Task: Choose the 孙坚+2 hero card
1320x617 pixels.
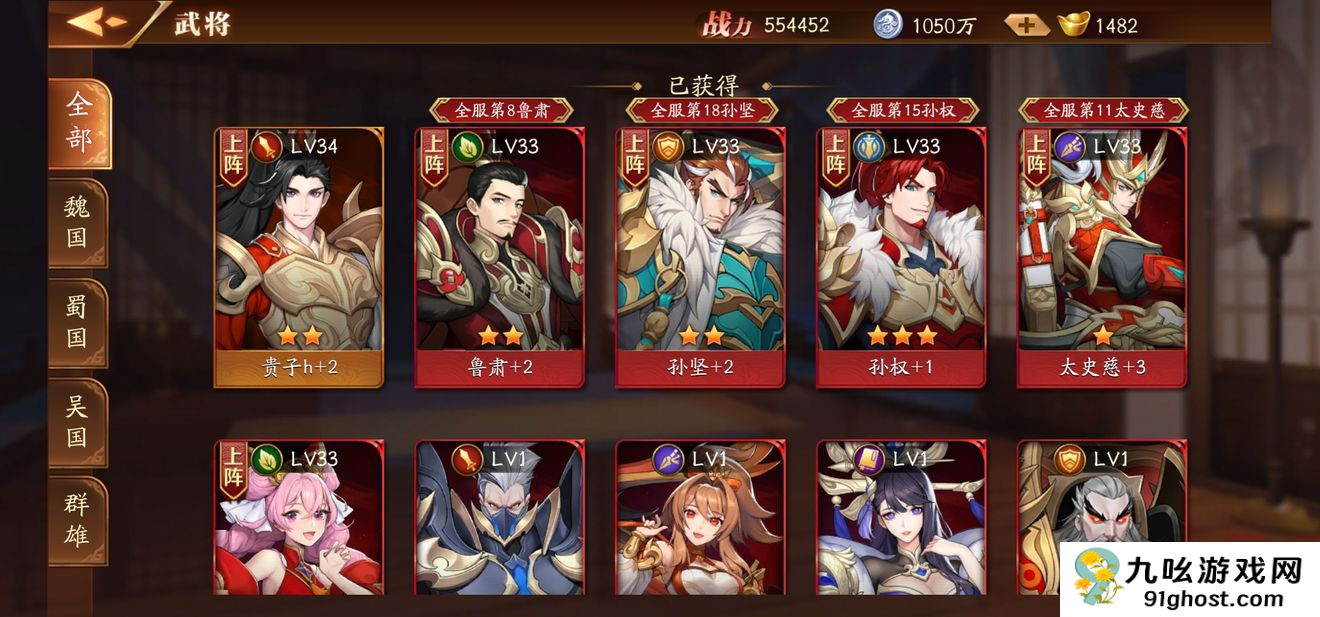Action: click(700, 257)
